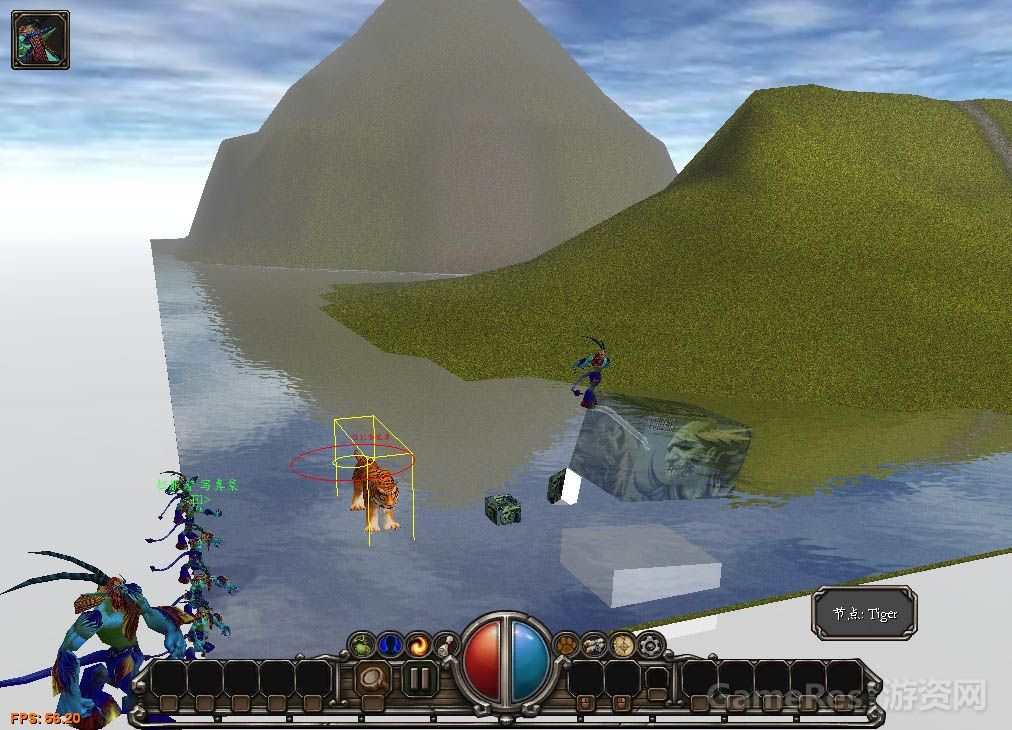Open the compass map icon
1012x730 pixels.
[624, 645]
